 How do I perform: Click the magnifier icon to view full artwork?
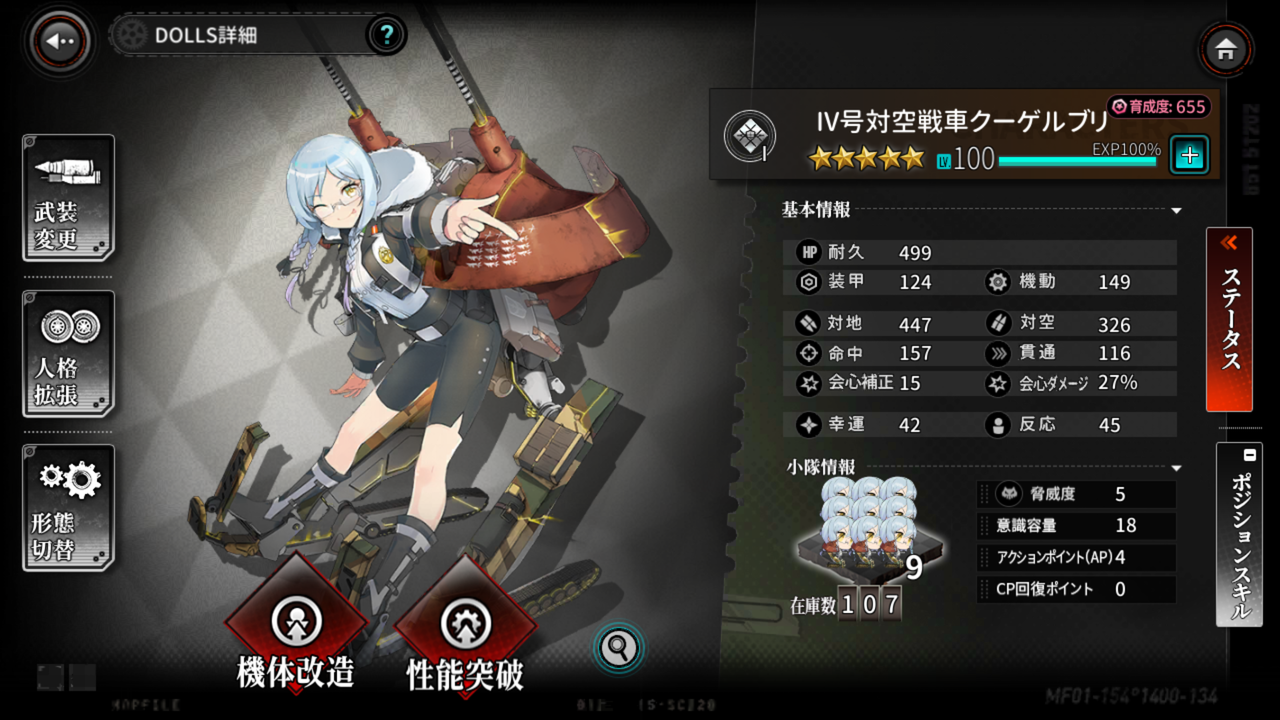618,648
